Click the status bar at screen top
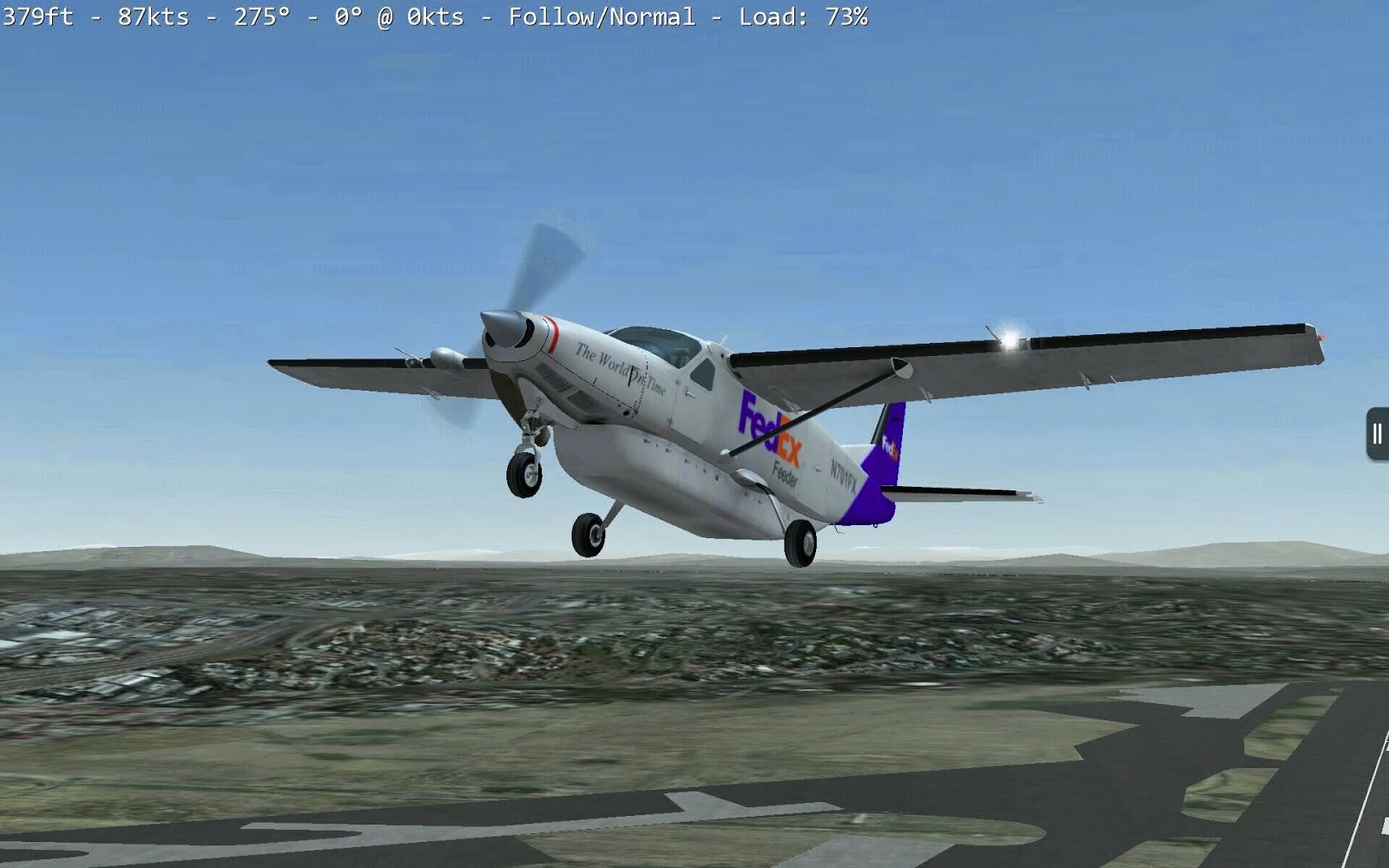This screenshot has height=868, width=1389. [434, 15]
